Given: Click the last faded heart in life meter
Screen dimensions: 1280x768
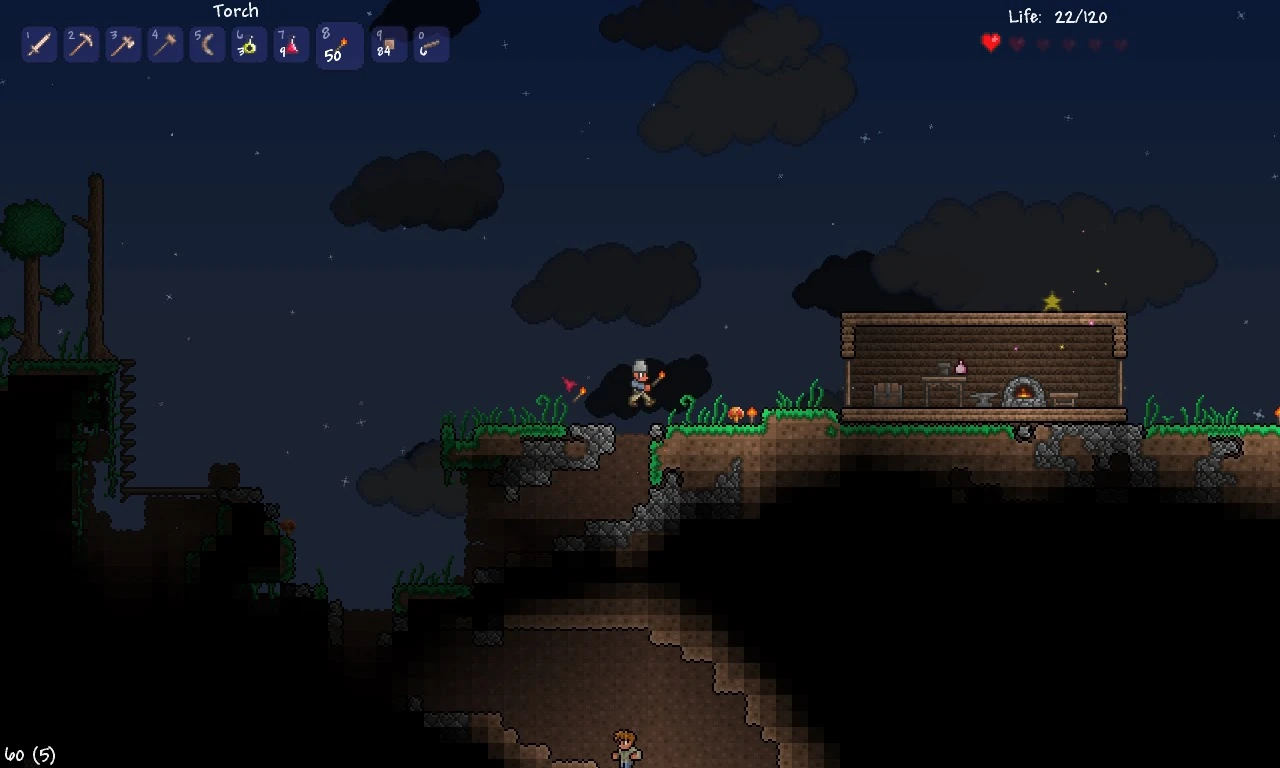Looking at the screenshot, I should [1120, 43].
